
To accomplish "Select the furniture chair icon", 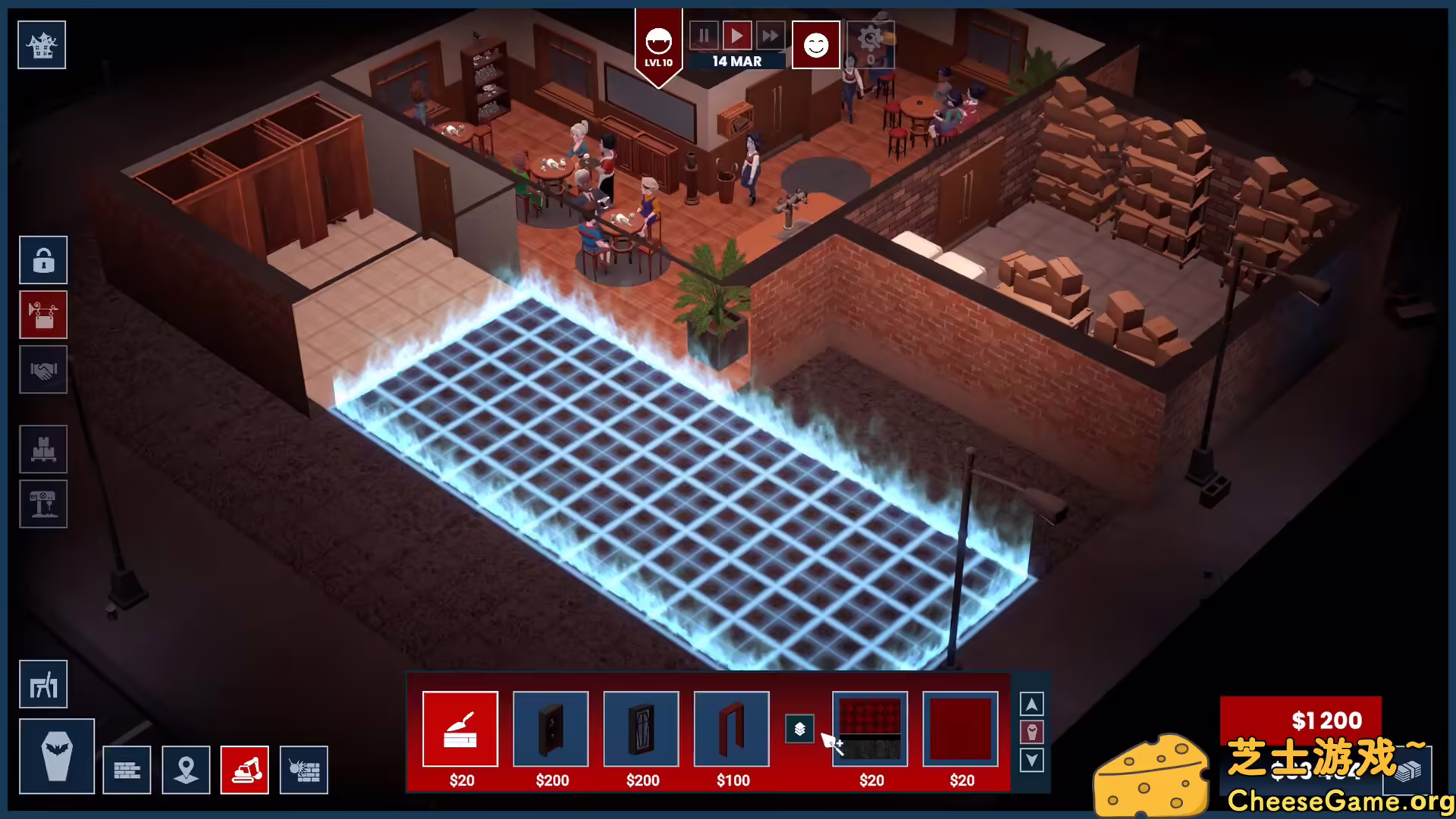I will pos(42,683).
